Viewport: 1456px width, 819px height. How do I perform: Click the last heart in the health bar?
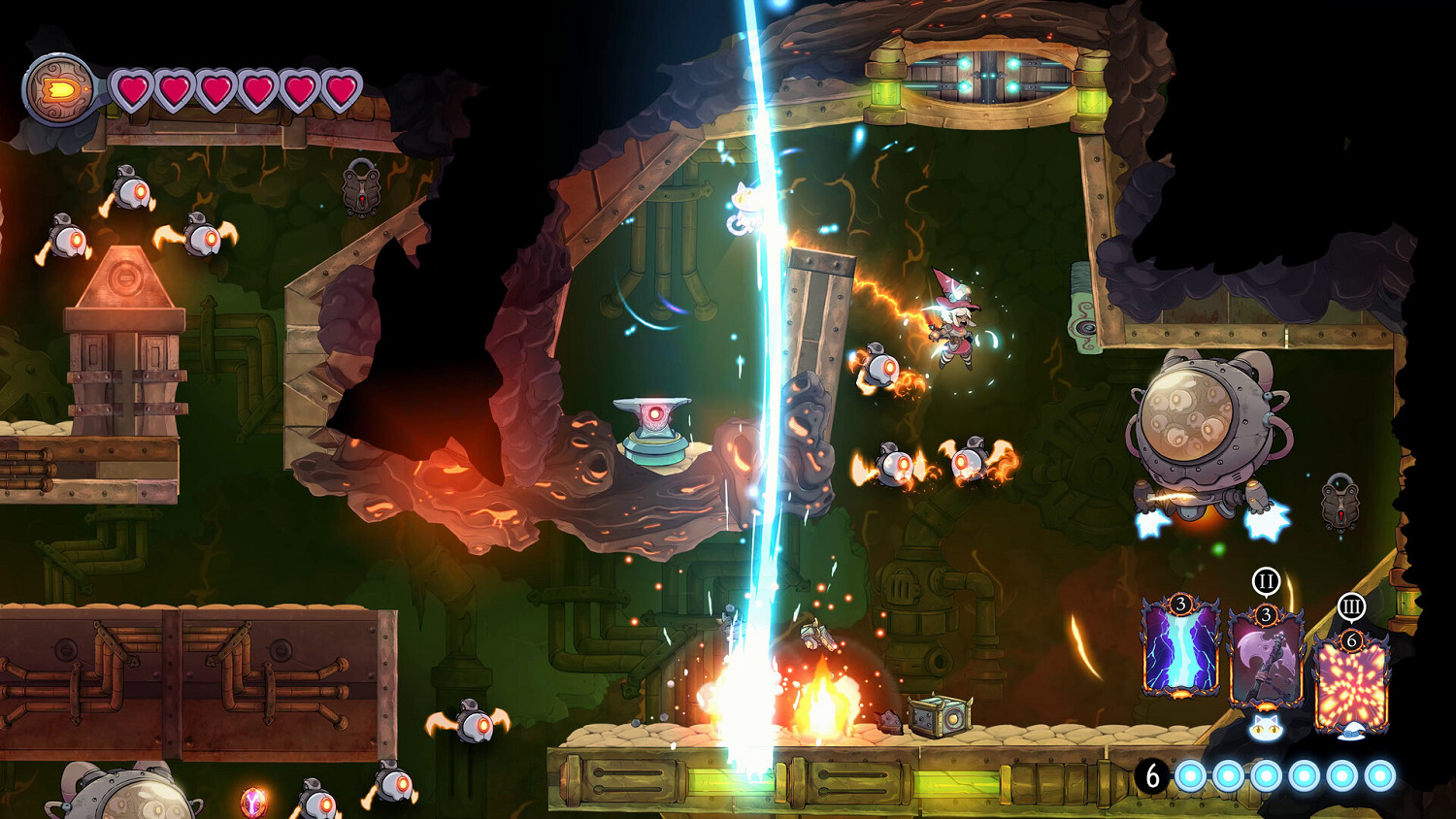pyautogui.click(x=342, y=89)
